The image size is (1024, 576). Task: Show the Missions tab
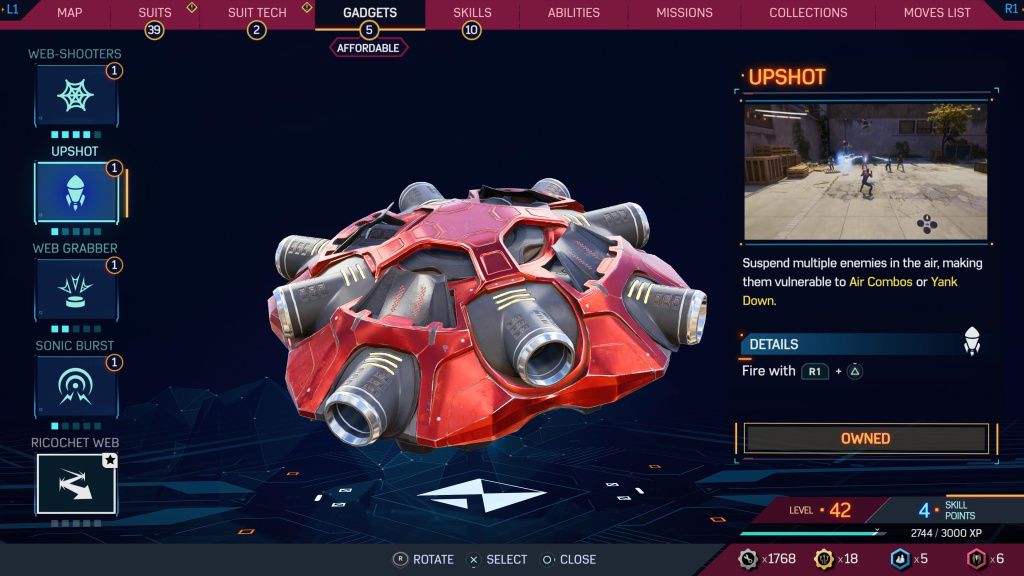click(x=684, y=13)
